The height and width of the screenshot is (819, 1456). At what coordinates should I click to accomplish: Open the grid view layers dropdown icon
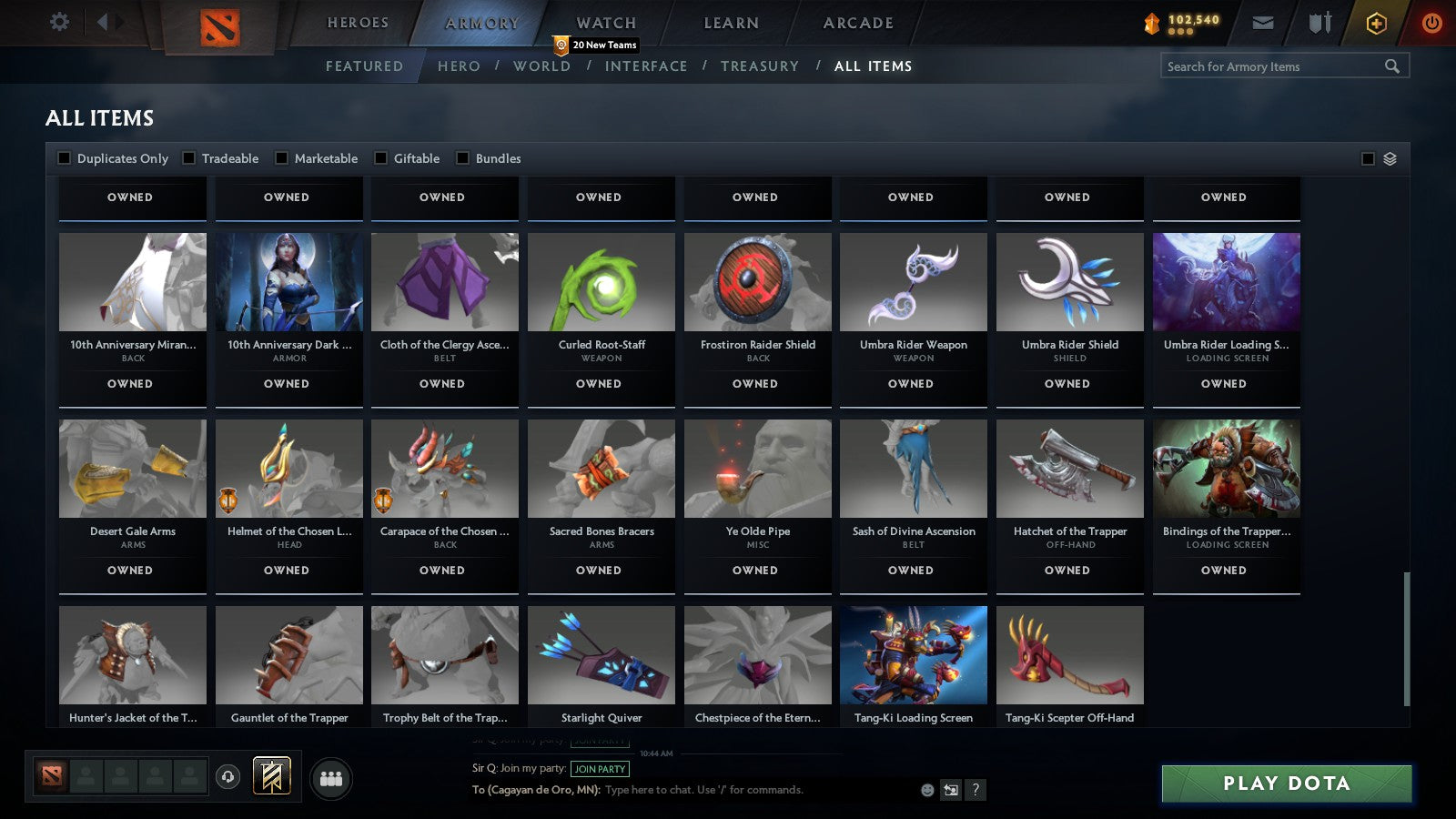1389,157
